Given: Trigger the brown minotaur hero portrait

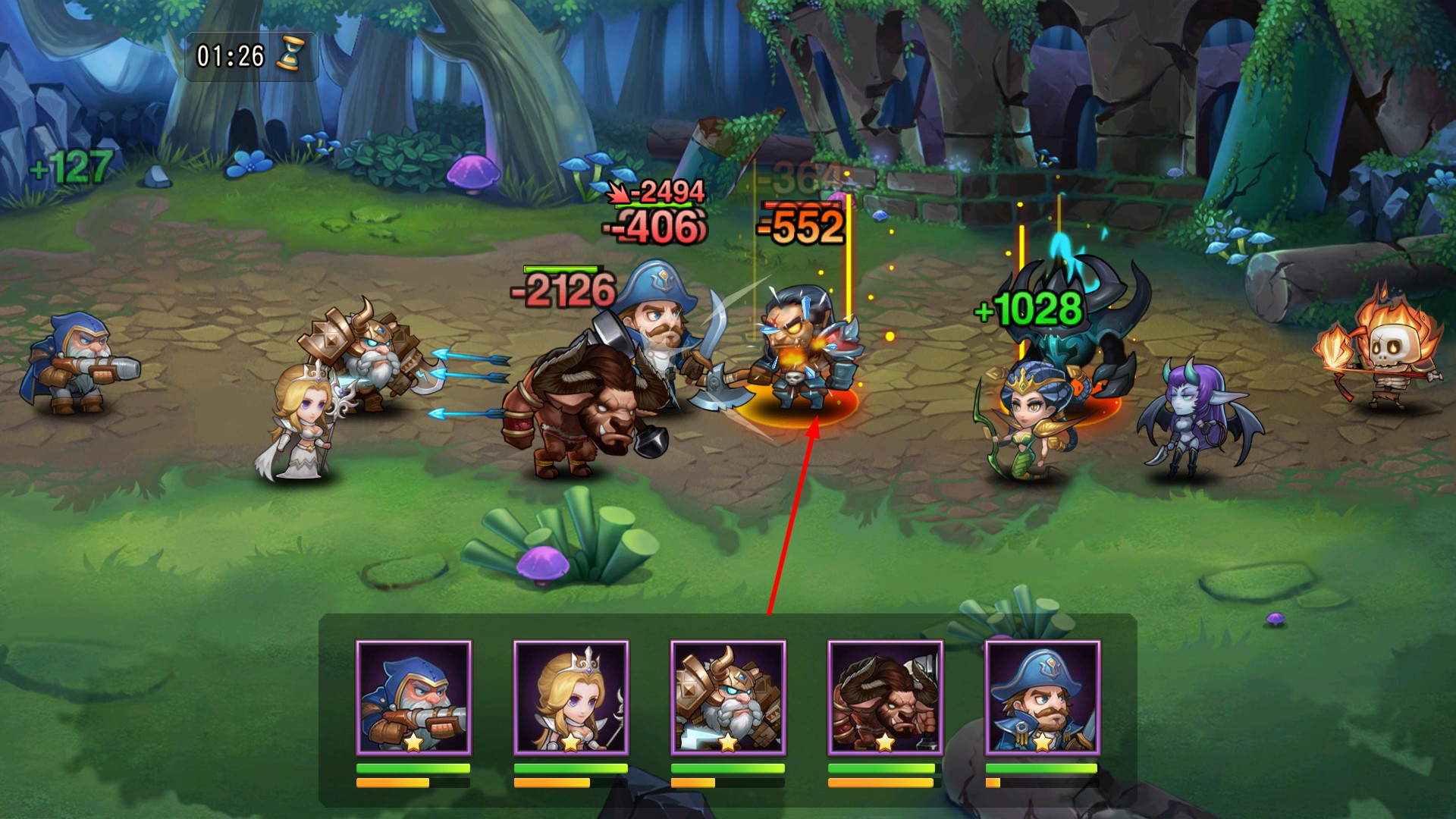Looking at the screenshot, I should click(x=885, y=698).
